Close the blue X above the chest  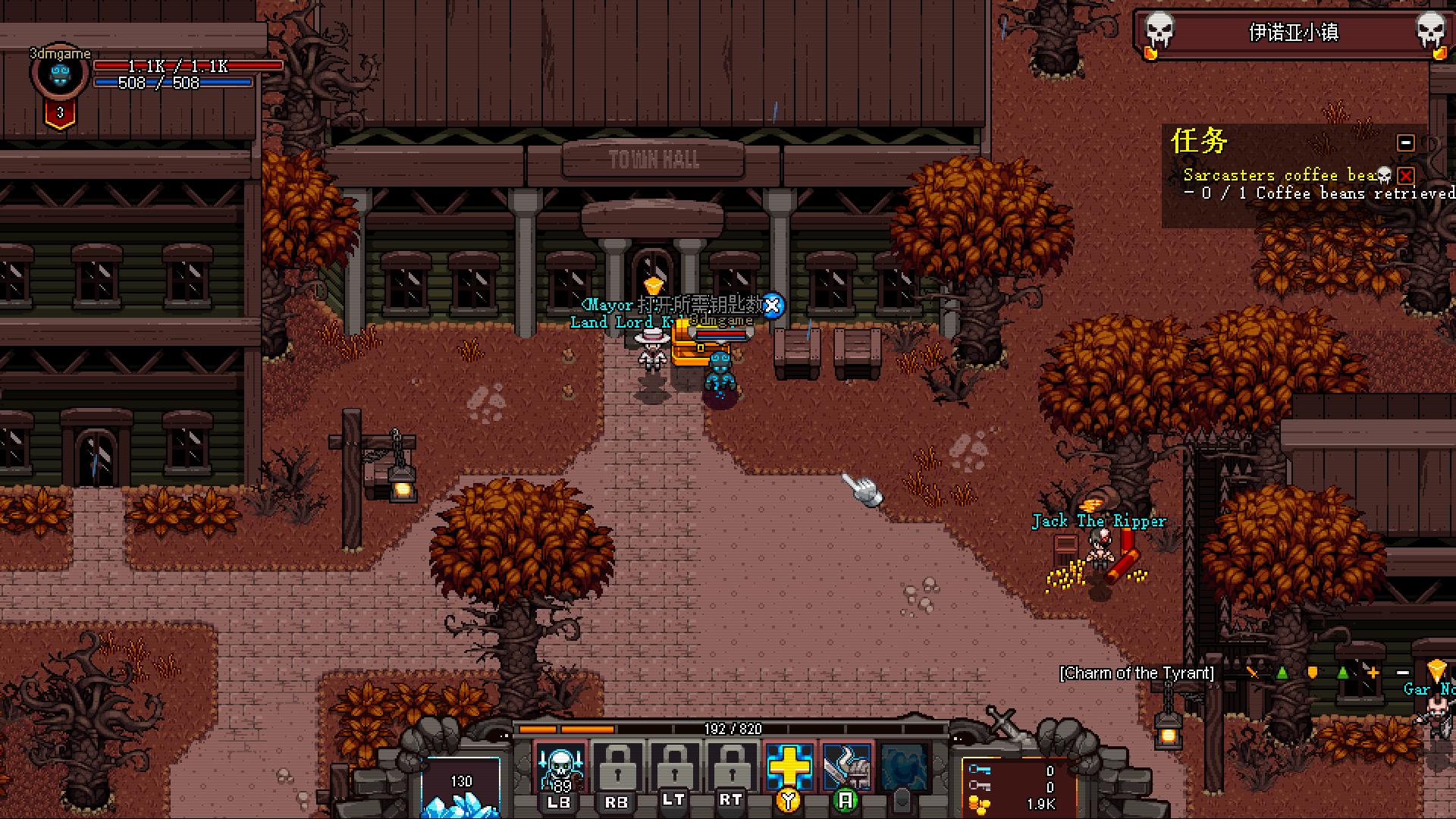point(772,306)
